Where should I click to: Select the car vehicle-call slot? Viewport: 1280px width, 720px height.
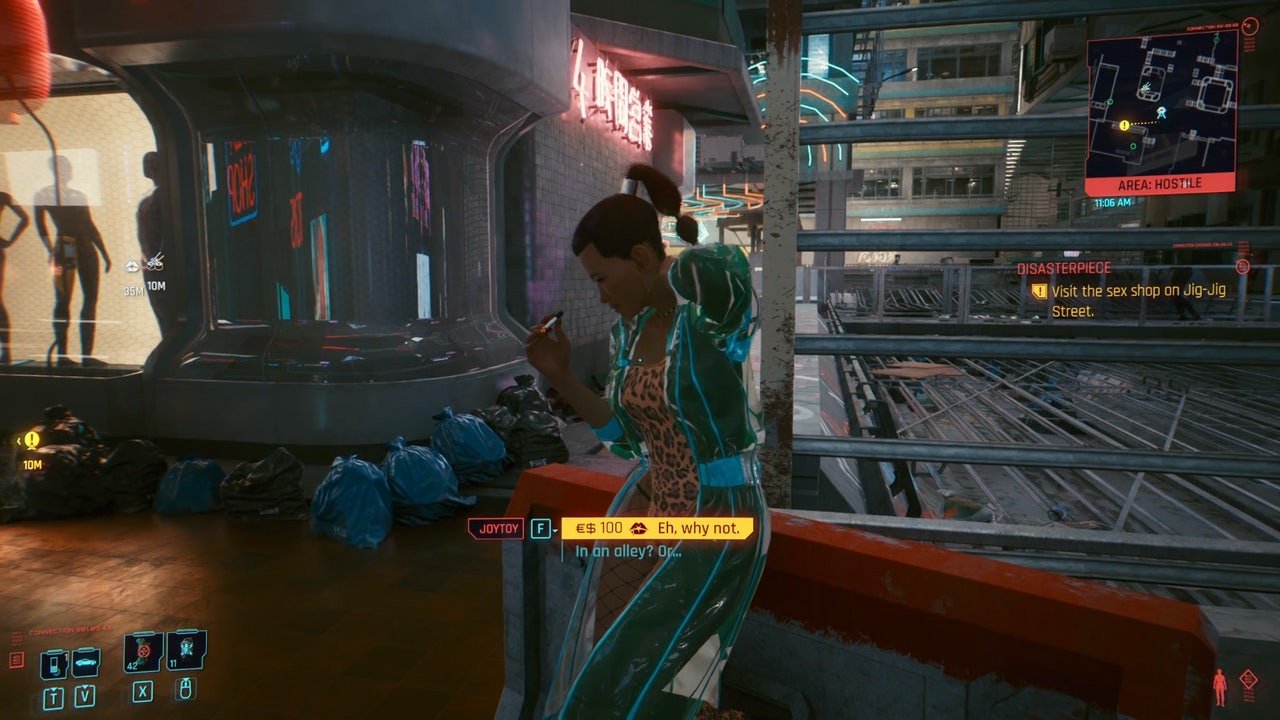pyautogui.click(x=85, y=662)
